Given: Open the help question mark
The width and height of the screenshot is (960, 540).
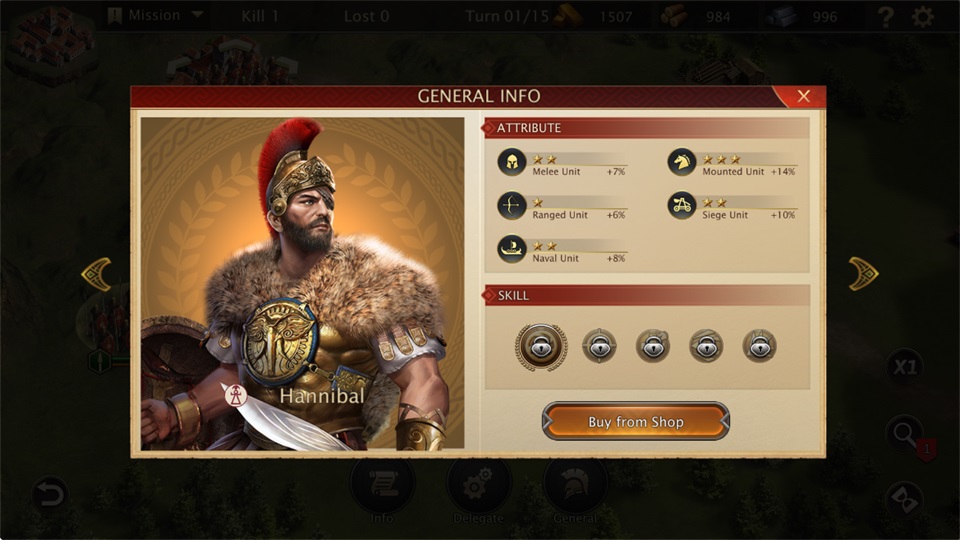Looking at the screenshot, I should pyautogui.click(x=885, y=17).
